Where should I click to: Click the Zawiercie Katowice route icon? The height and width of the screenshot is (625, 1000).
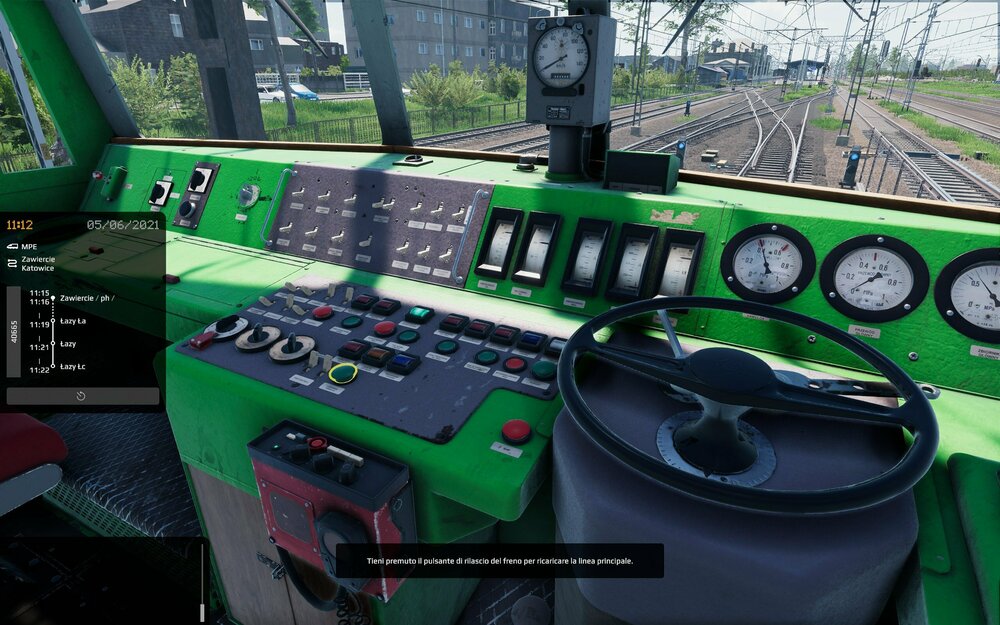point(11,264)
